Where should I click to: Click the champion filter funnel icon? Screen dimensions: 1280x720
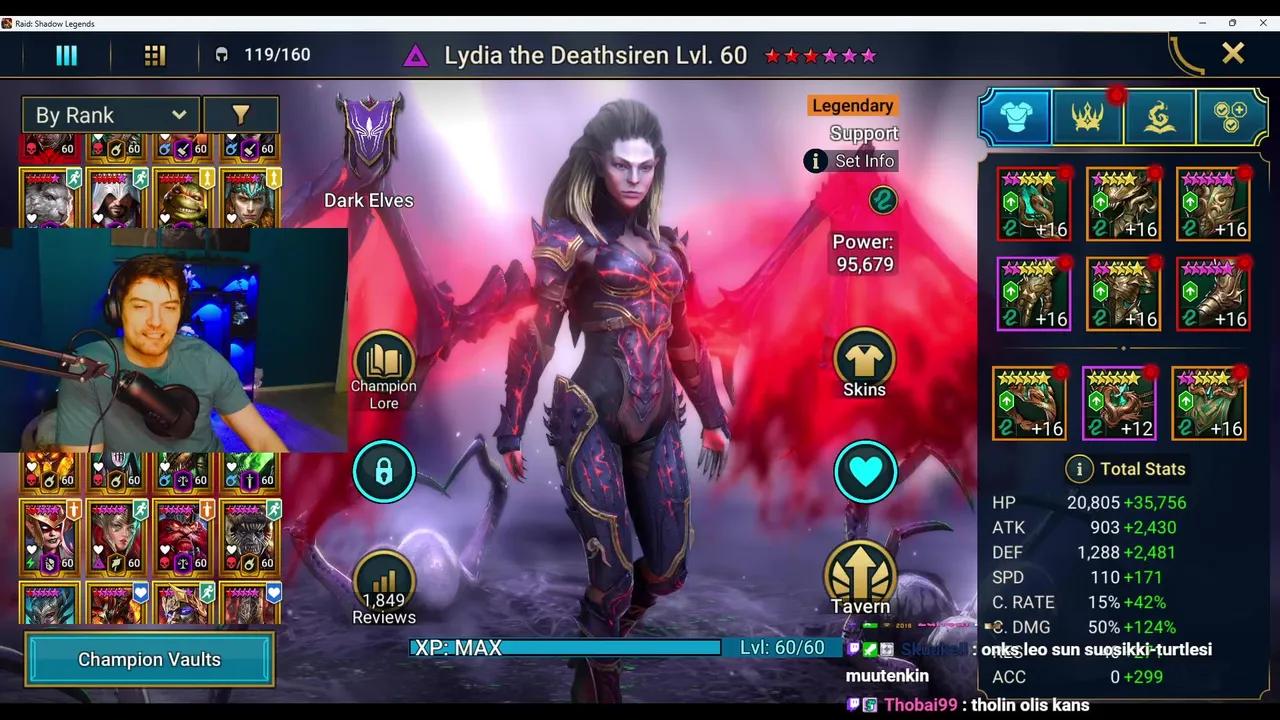coord(241,114)
